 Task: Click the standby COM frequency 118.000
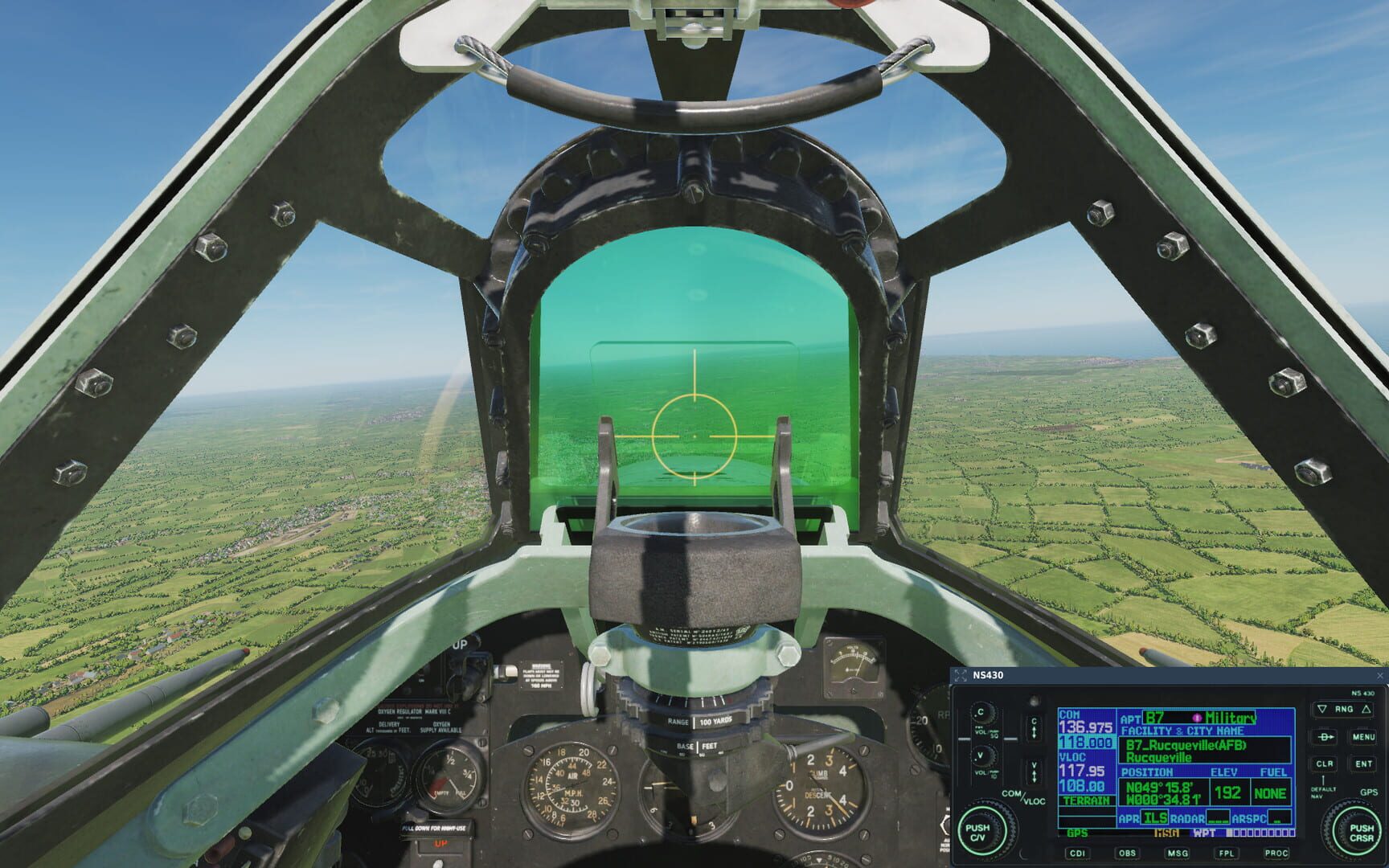[1086, 741]
